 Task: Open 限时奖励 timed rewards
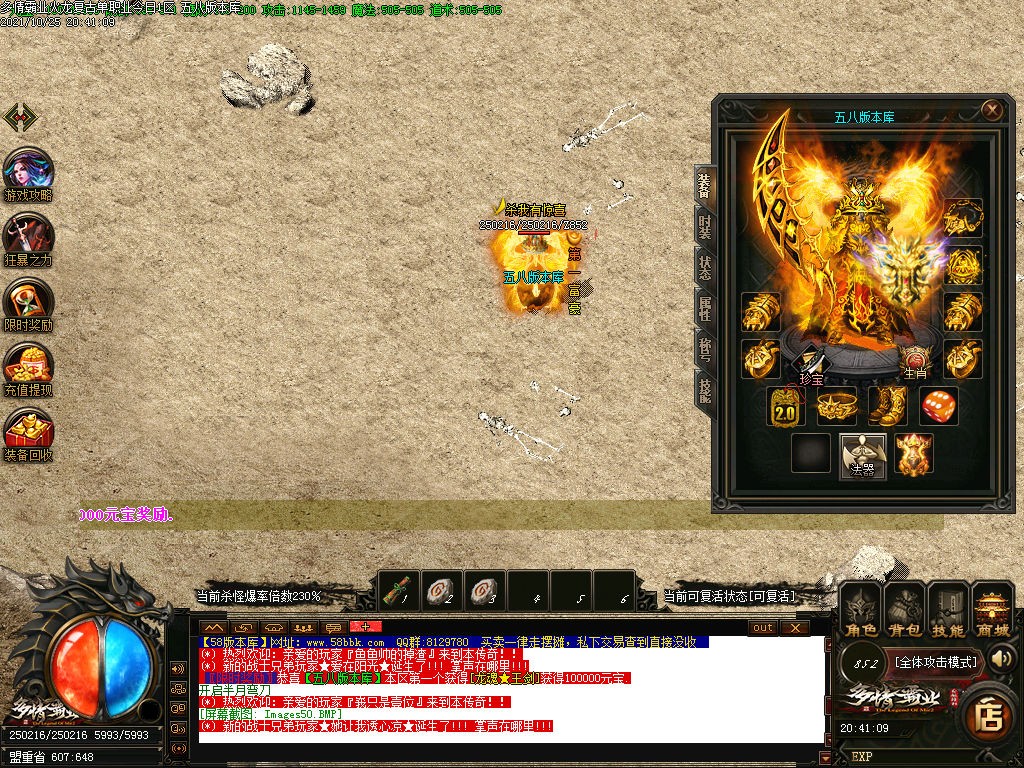click(x=29, y=304)
